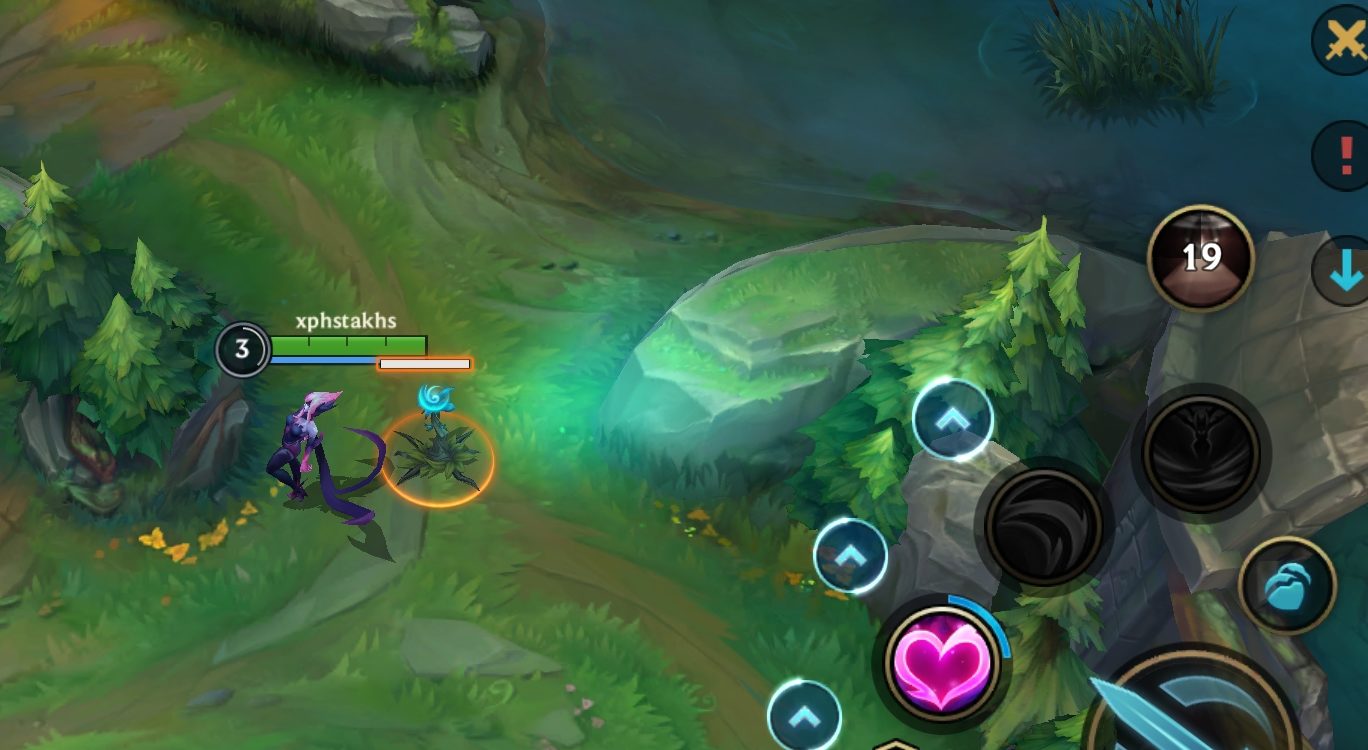
Task: Send the red exclamation danger ping
Action: coord(1343,156)
